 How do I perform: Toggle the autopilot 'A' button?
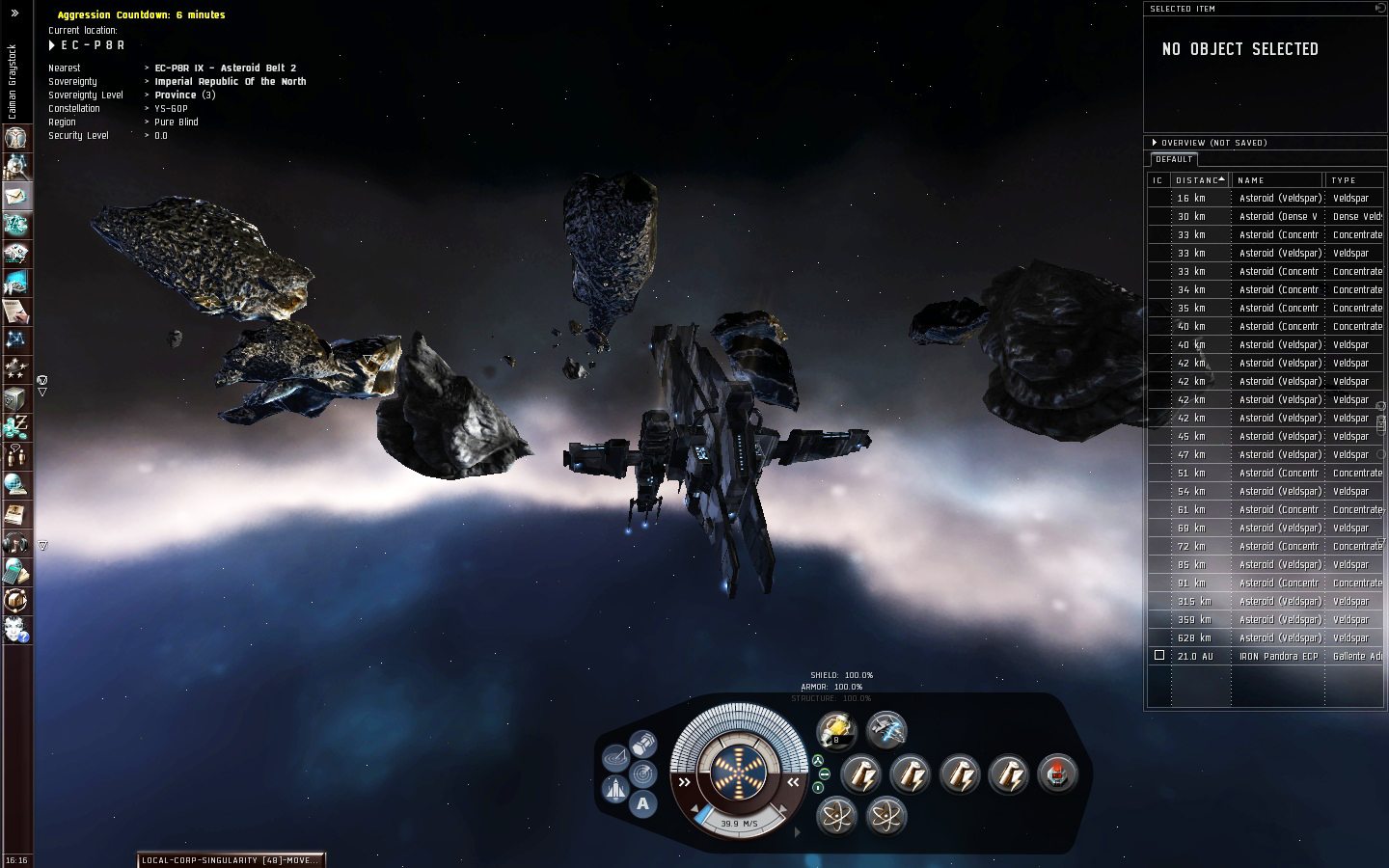[642, 803]
